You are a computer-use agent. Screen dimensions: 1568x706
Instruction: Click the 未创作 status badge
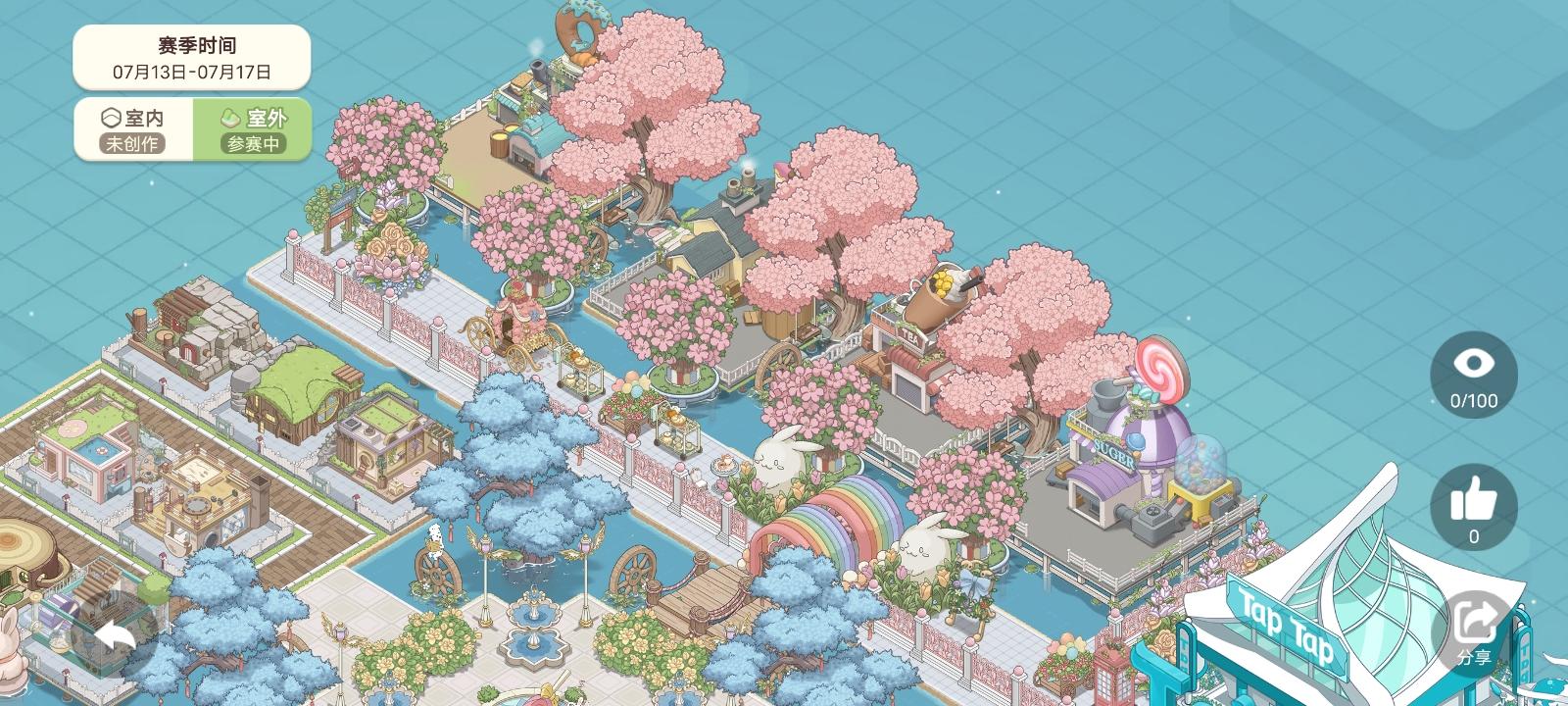[132, 145]
